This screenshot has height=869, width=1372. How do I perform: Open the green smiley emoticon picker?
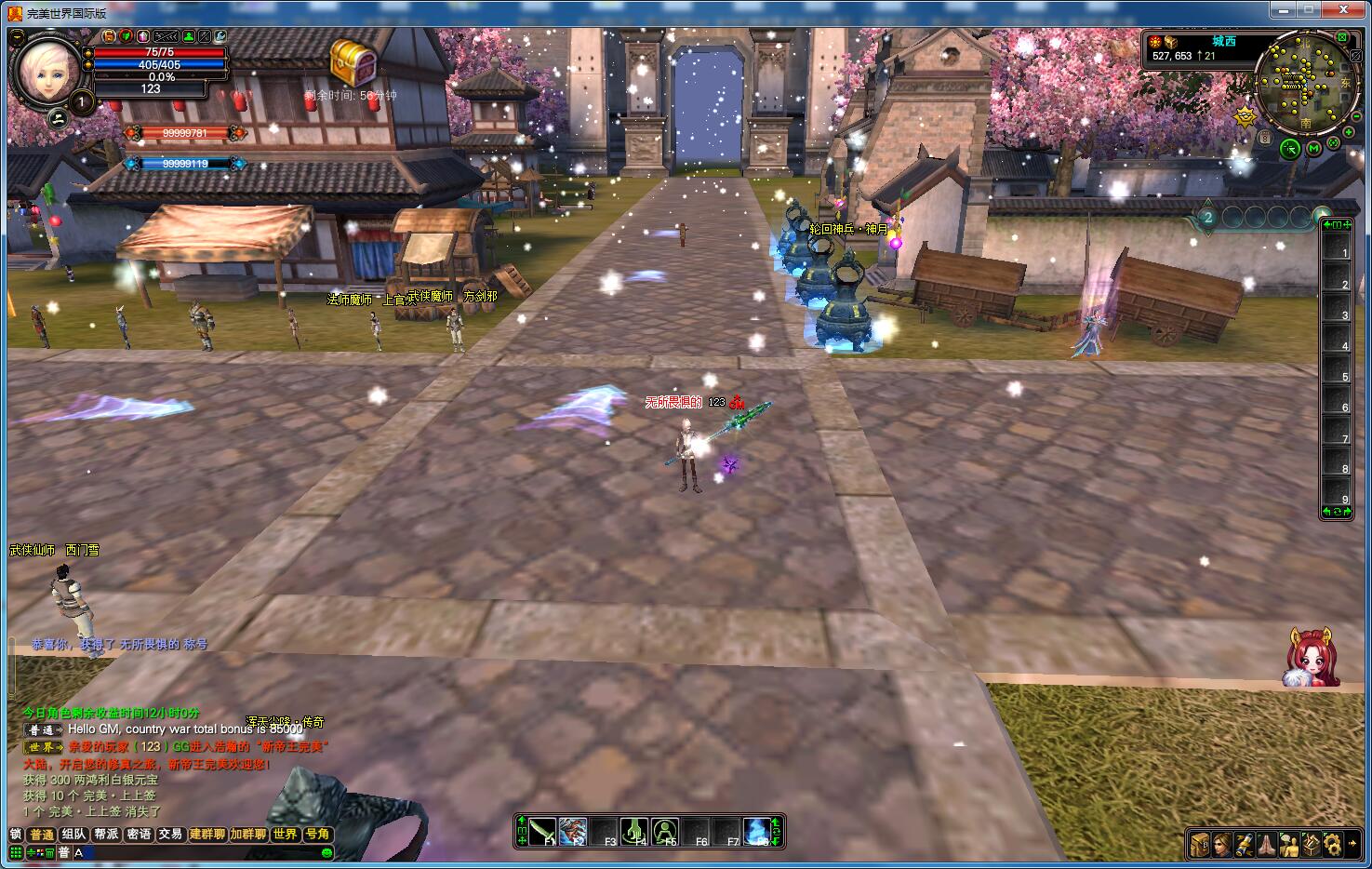coord(326,852)
